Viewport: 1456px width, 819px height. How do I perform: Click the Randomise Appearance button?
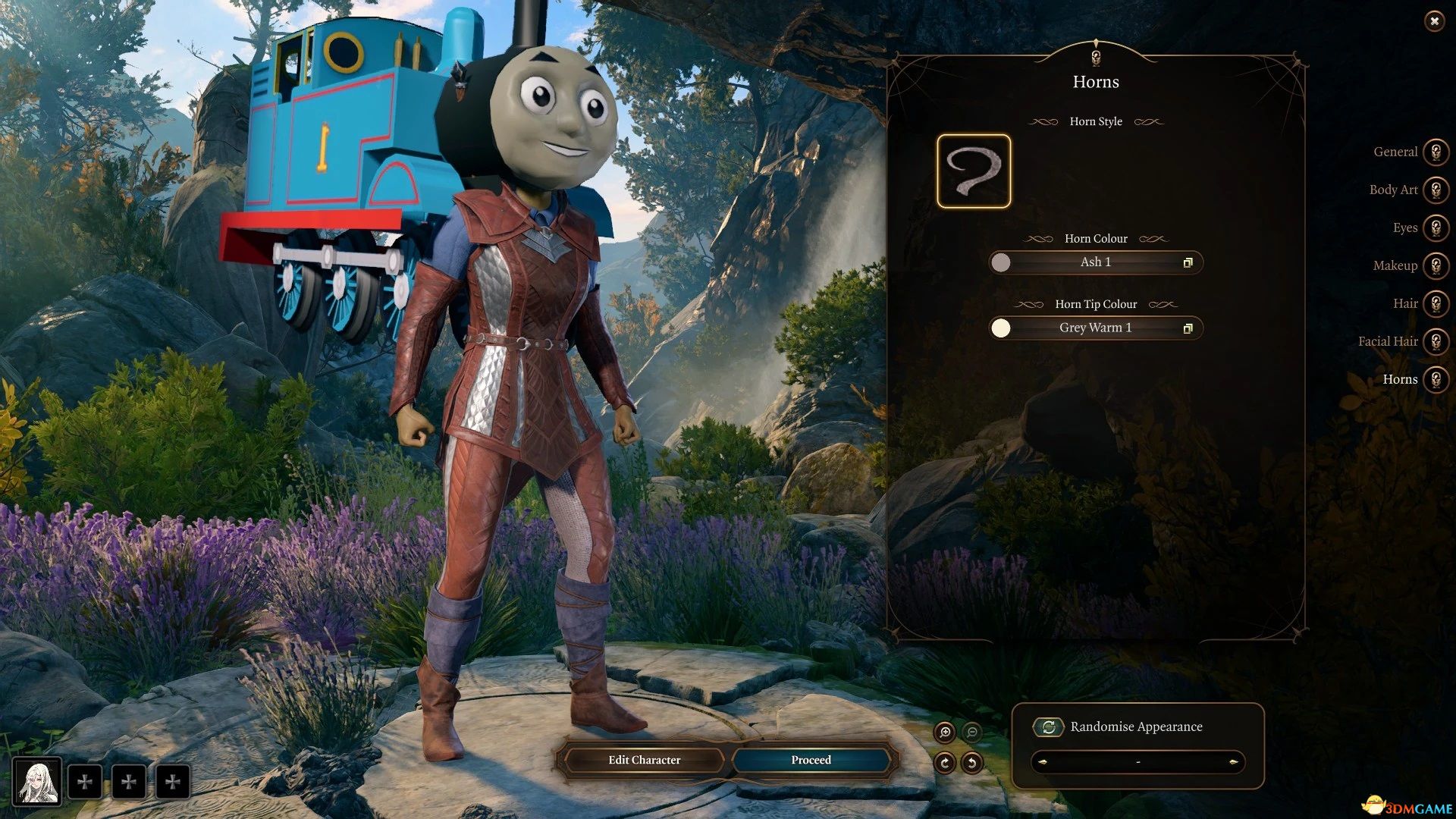coord(1049,727)
